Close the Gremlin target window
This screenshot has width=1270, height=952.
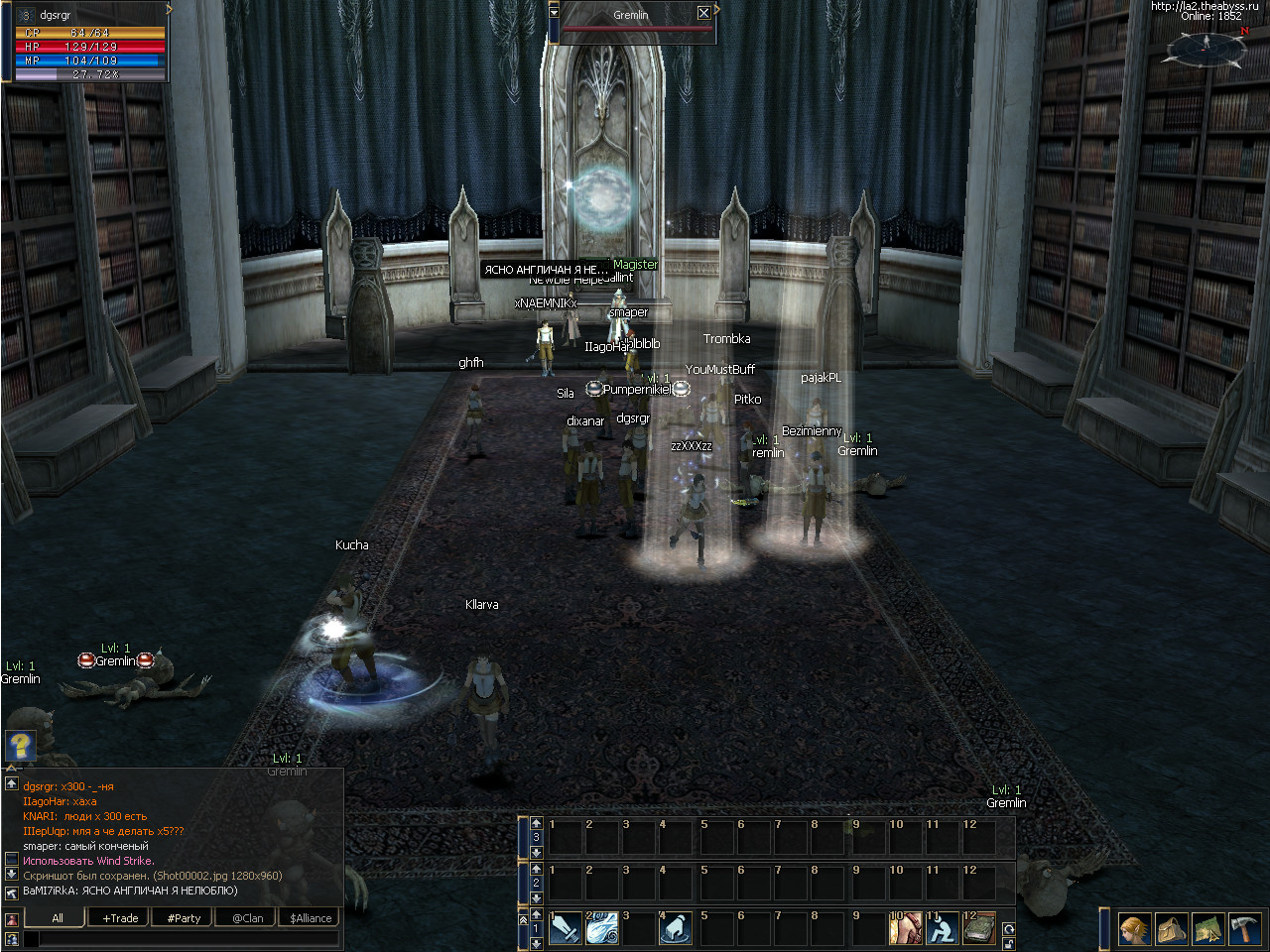tap(703, 13)
